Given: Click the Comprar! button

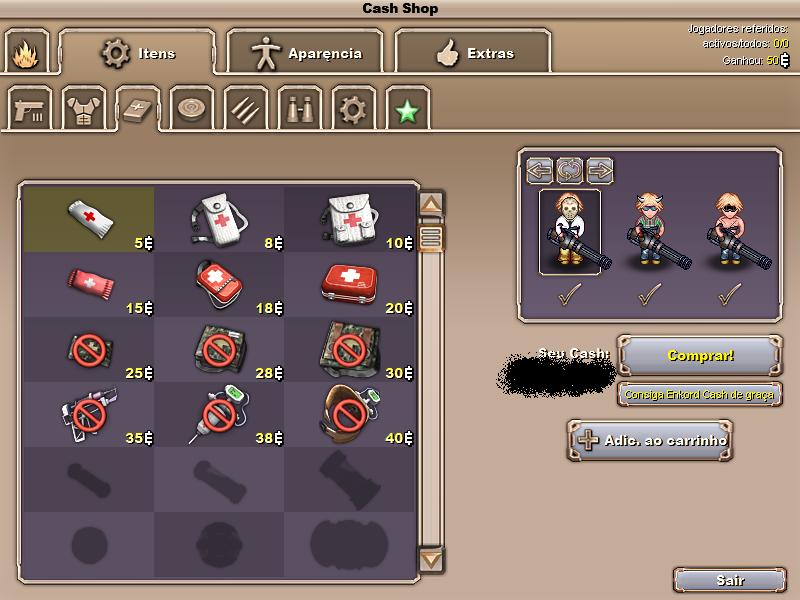Looking at the screenshot, I should pos(700,355).
